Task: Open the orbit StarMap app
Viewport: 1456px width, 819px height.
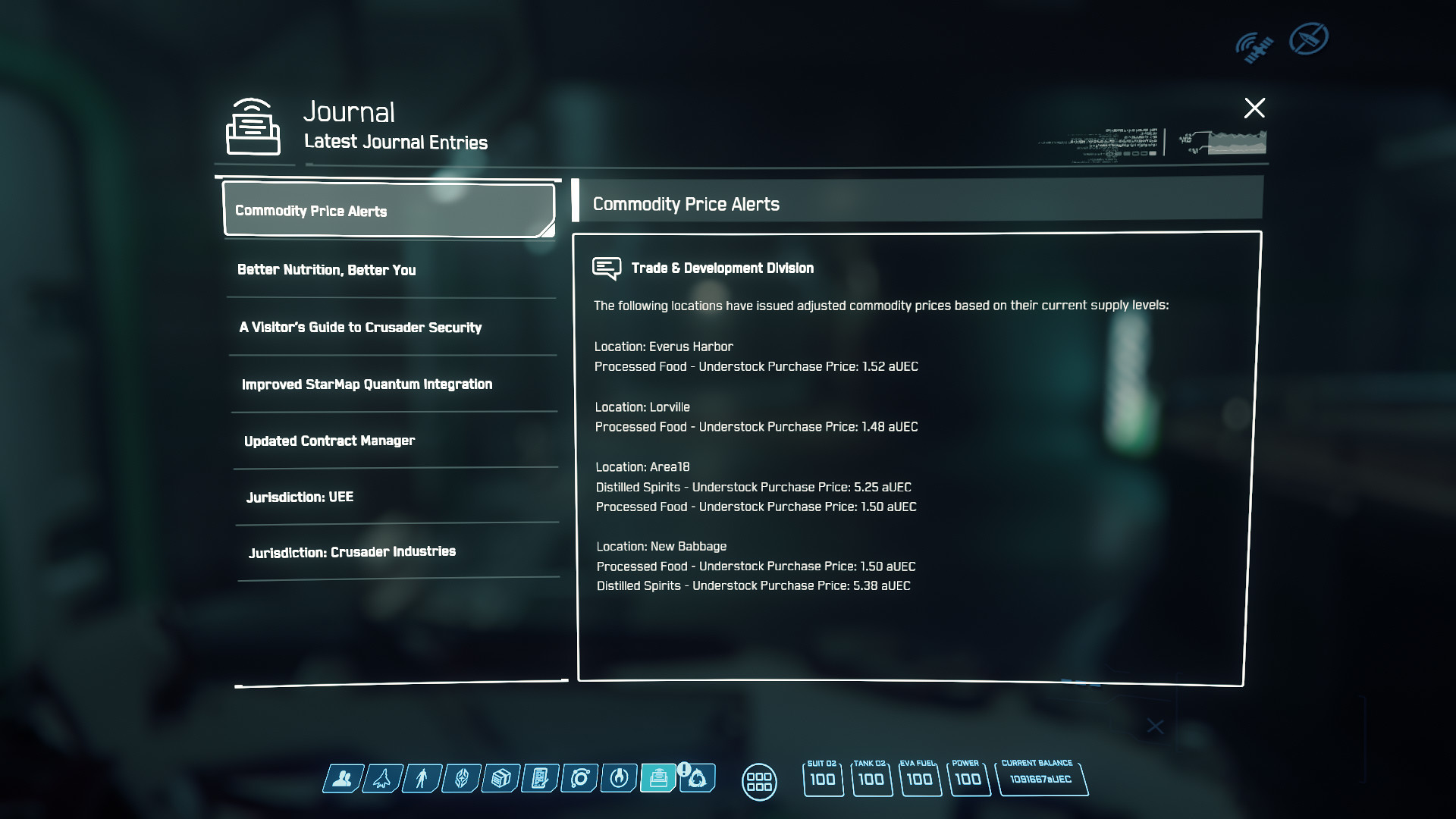Action: pyautogui.click(x=579, y=779)
